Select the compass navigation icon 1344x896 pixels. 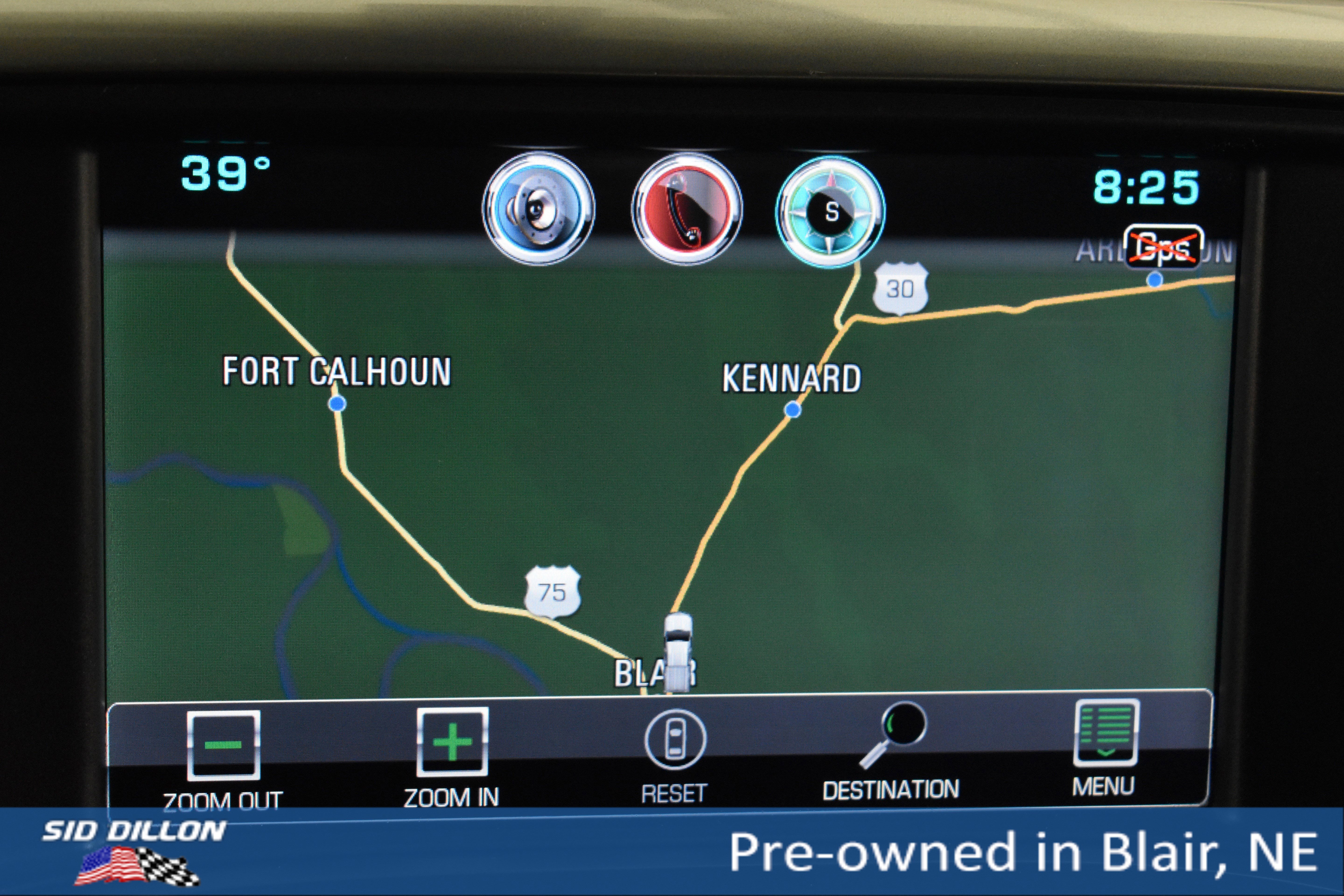[x=830, y=211]
